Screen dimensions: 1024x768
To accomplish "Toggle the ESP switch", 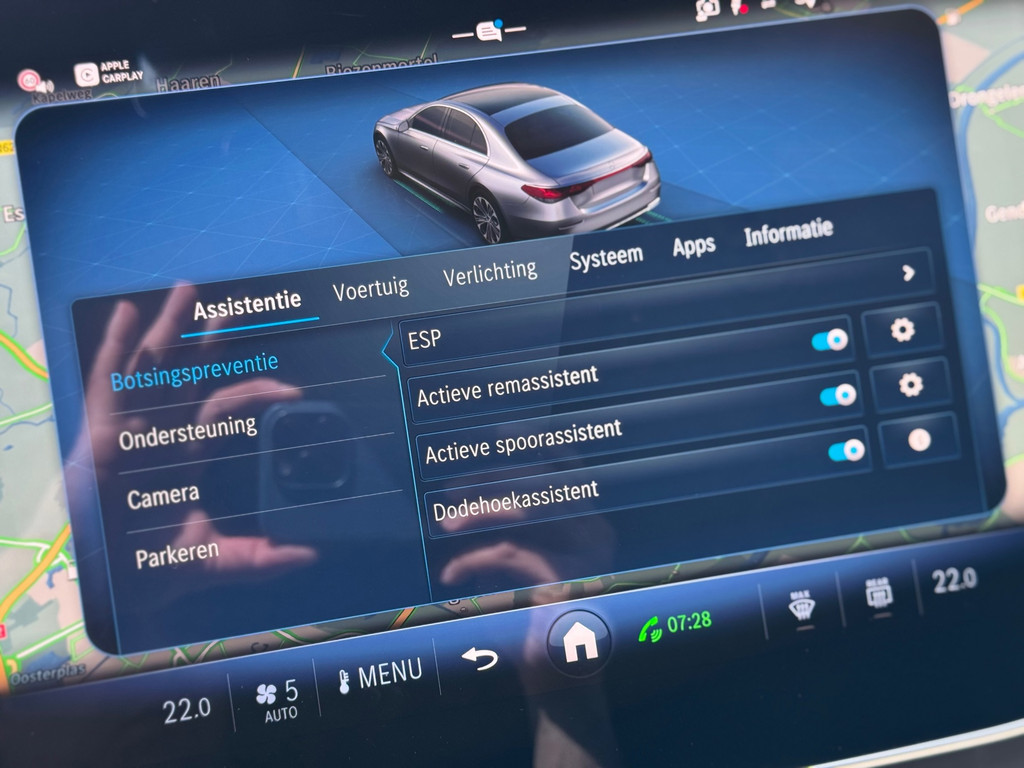I will 830,340.
